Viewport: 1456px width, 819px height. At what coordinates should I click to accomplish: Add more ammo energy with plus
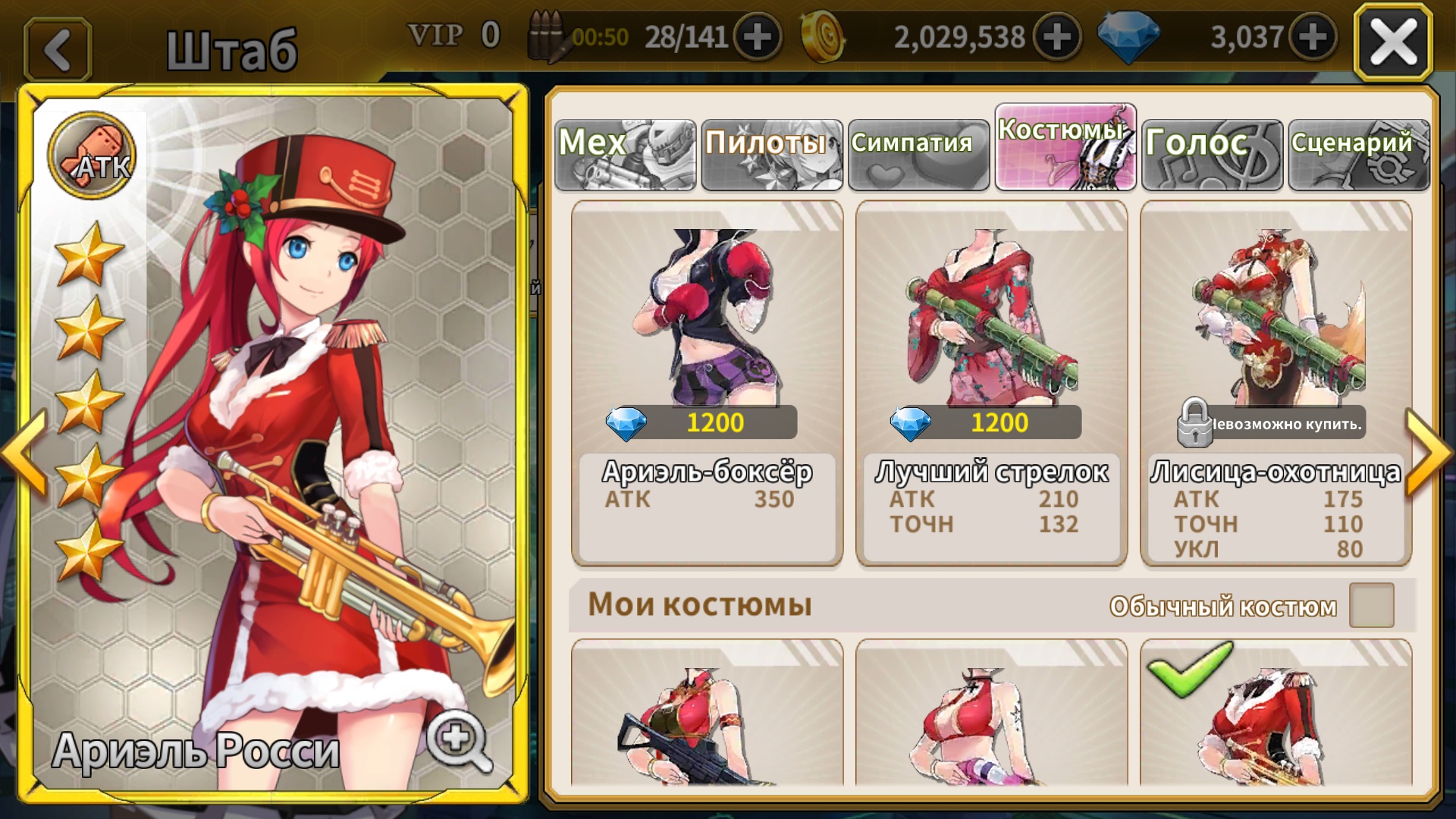(x=757, y=36)
